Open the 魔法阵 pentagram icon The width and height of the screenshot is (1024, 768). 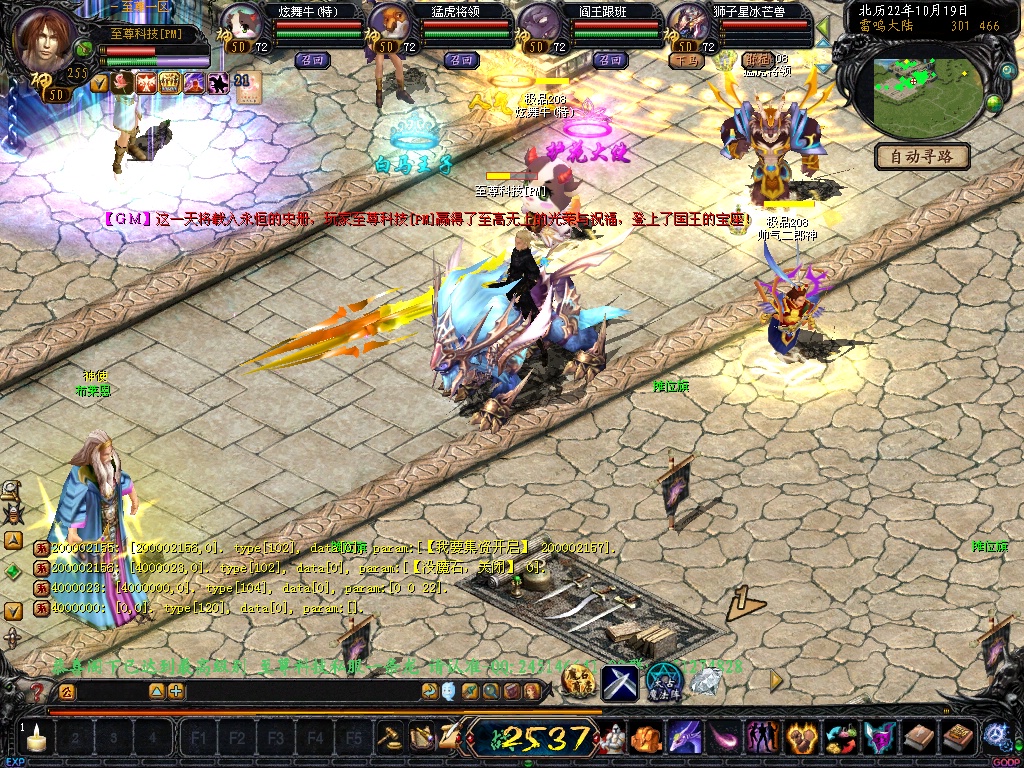(x=663, y=682)
